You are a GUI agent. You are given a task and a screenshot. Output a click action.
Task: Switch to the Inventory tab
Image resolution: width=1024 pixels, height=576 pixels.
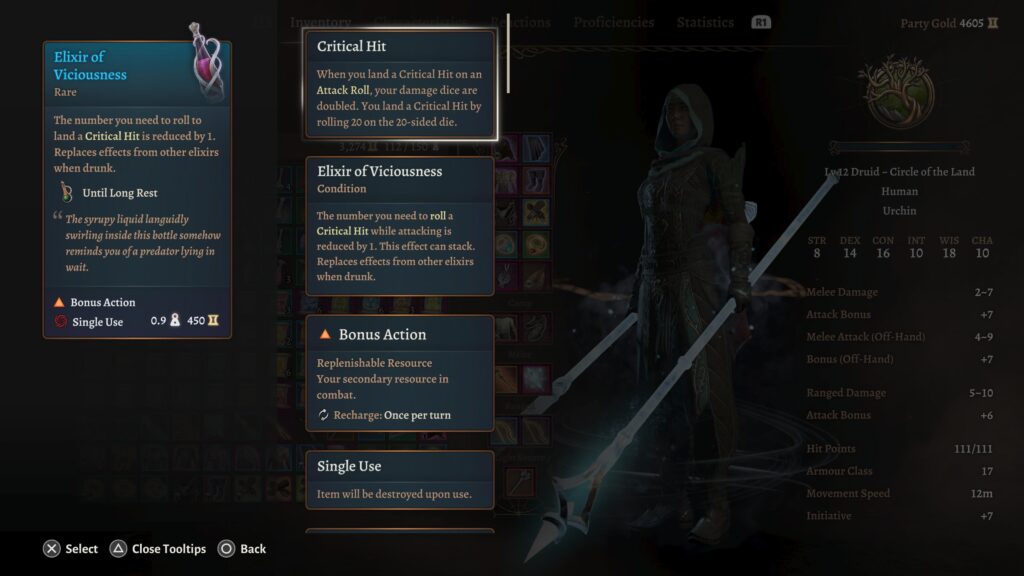(x=320, y=22)
